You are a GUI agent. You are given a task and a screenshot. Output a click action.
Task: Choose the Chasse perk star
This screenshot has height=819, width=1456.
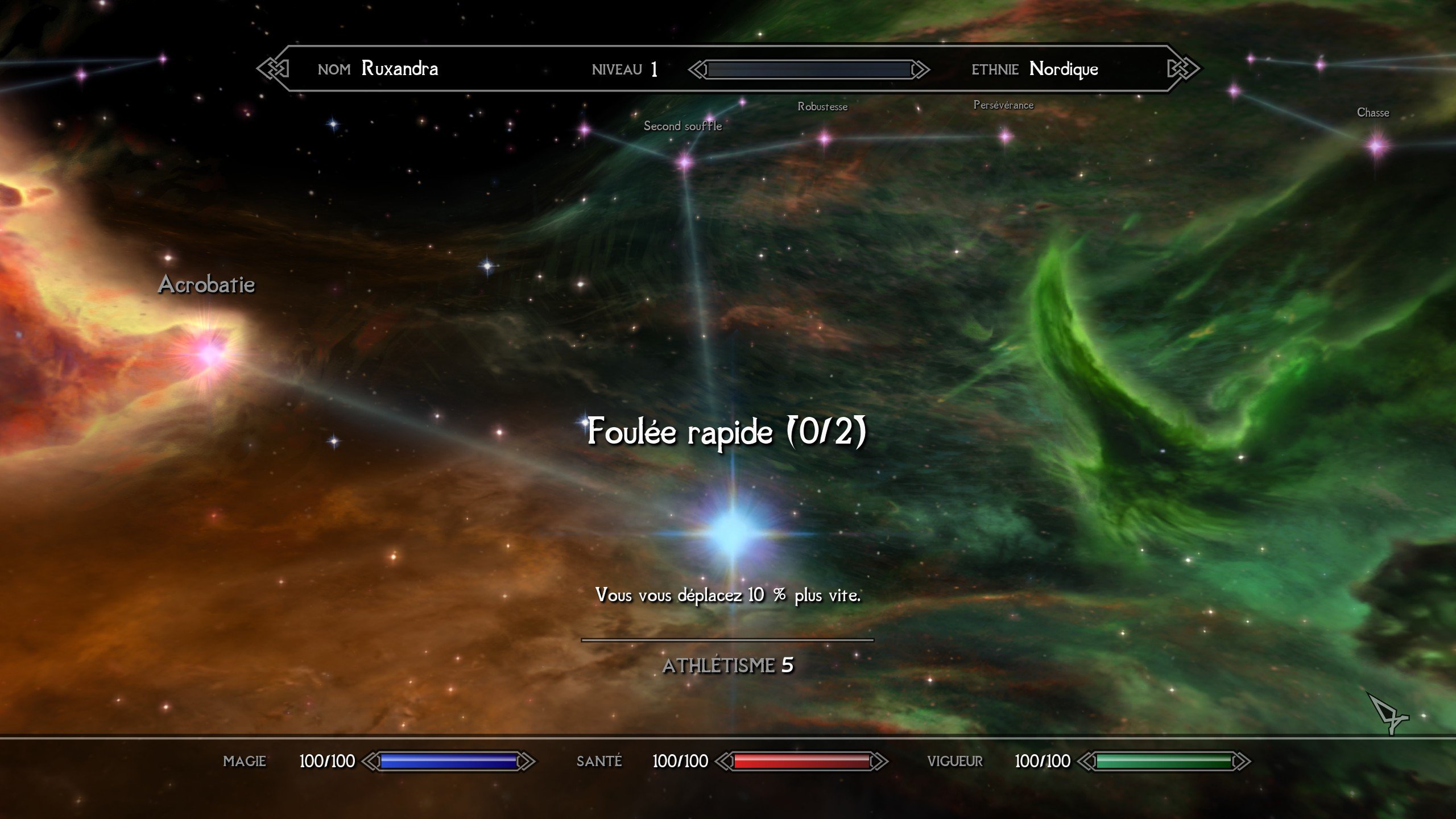[x=1377, y=146]
